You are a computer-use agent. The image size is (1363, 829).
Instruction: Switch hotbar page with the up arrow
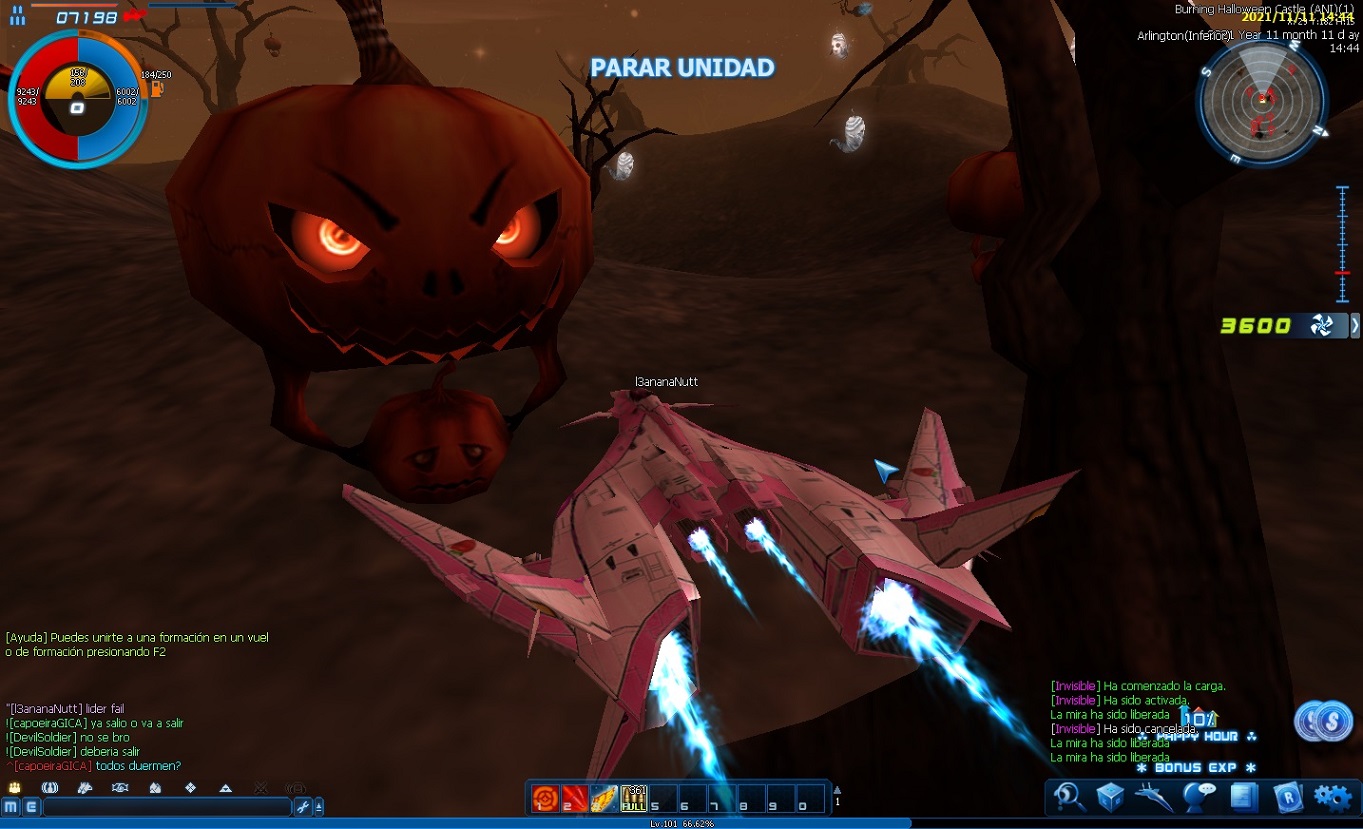837,789
